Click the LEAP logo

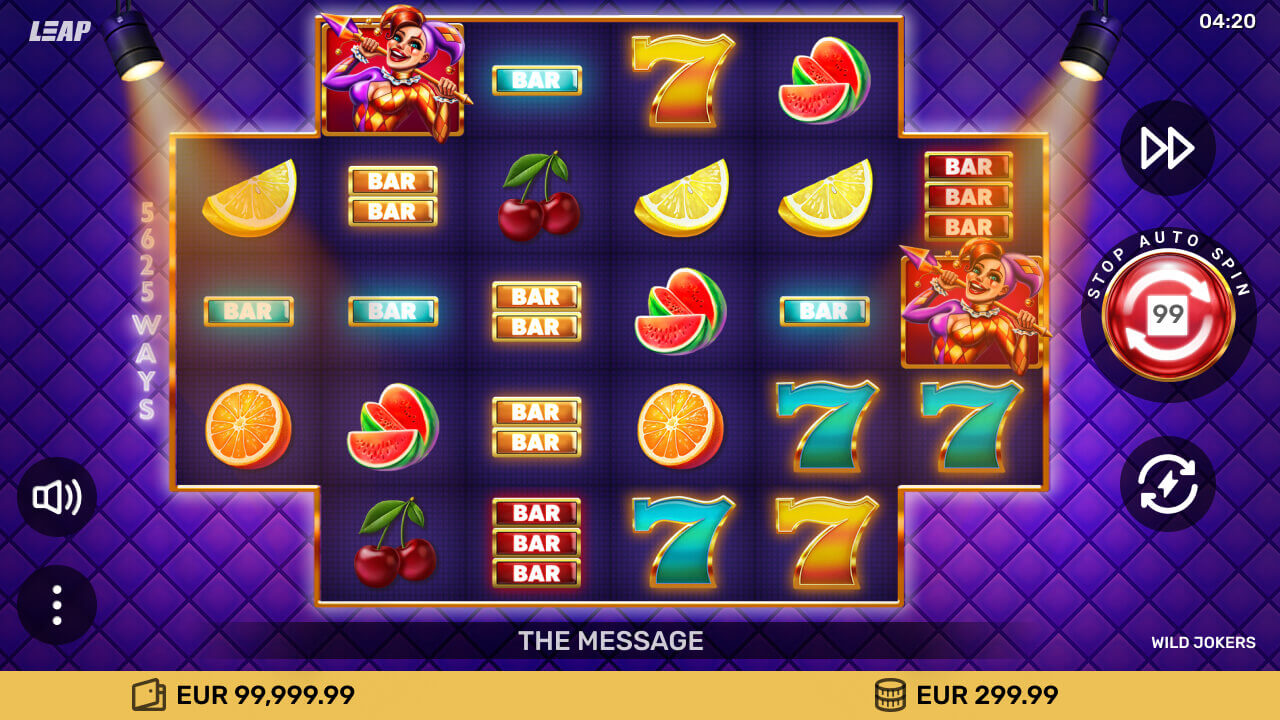pos(60,32)
